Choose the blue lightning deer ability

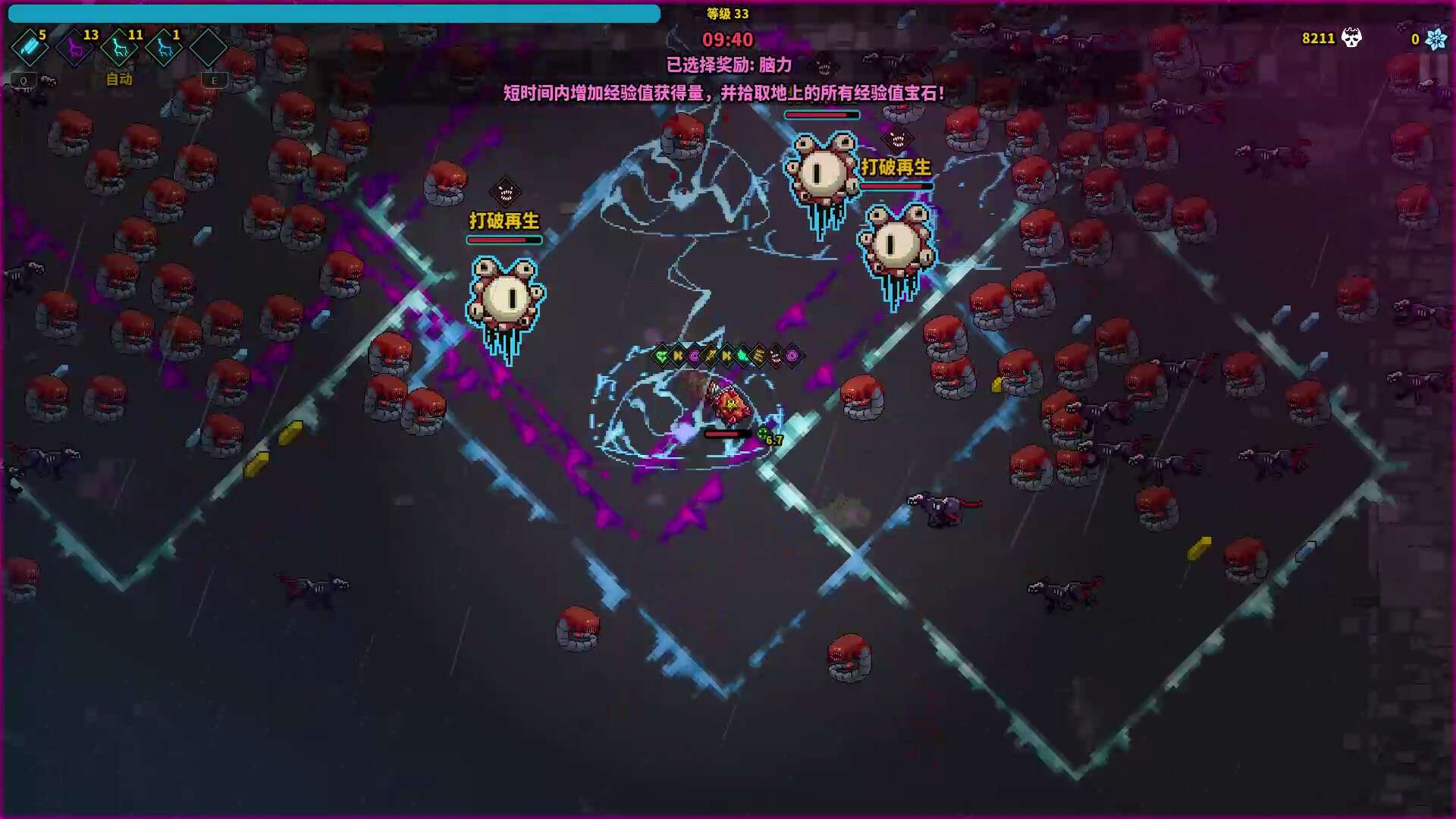(164, 49)
